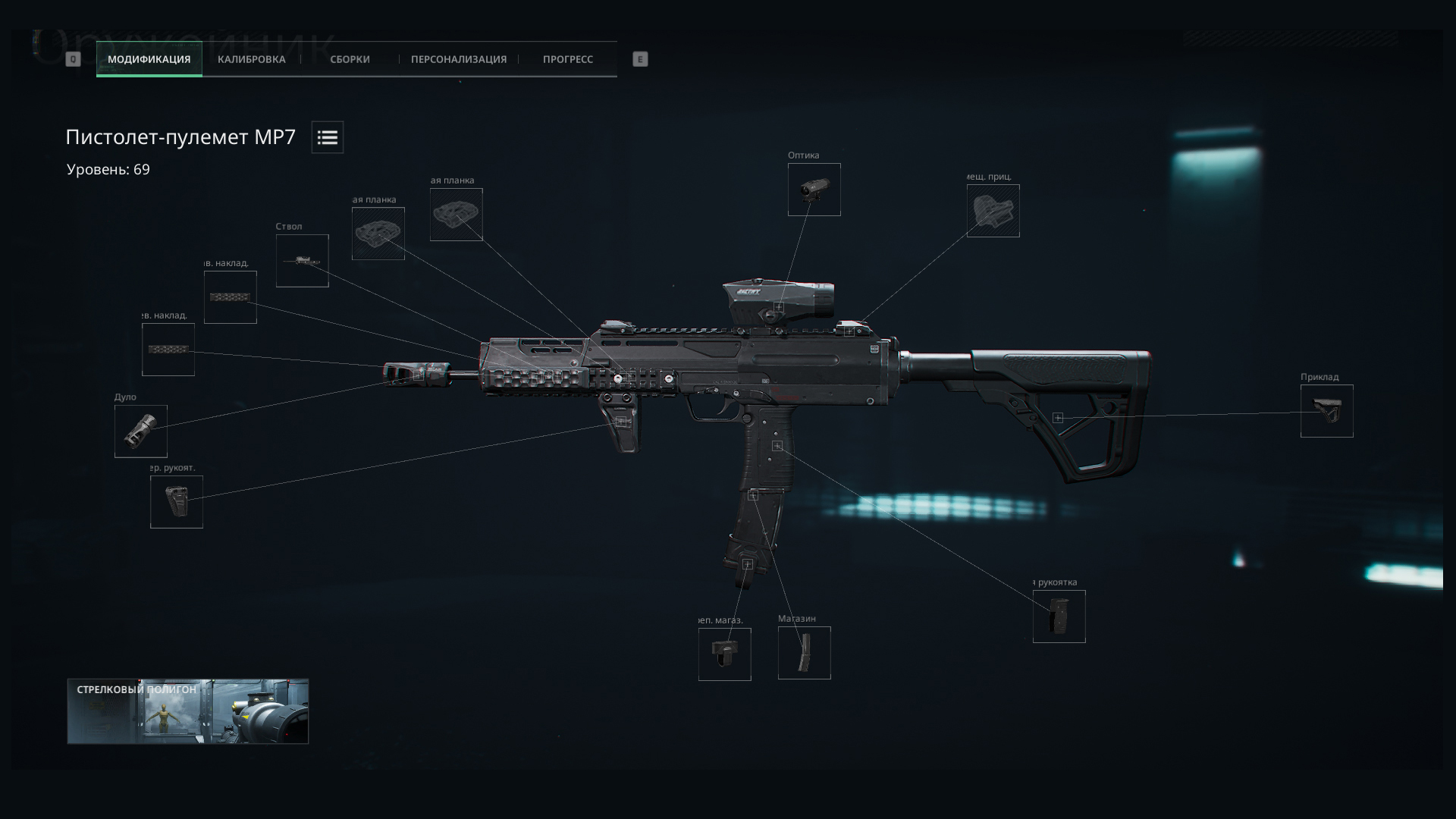The image size is (1456, 819).
Task: Select the rear рукоятка grip slot
Action: [1059, 617]
